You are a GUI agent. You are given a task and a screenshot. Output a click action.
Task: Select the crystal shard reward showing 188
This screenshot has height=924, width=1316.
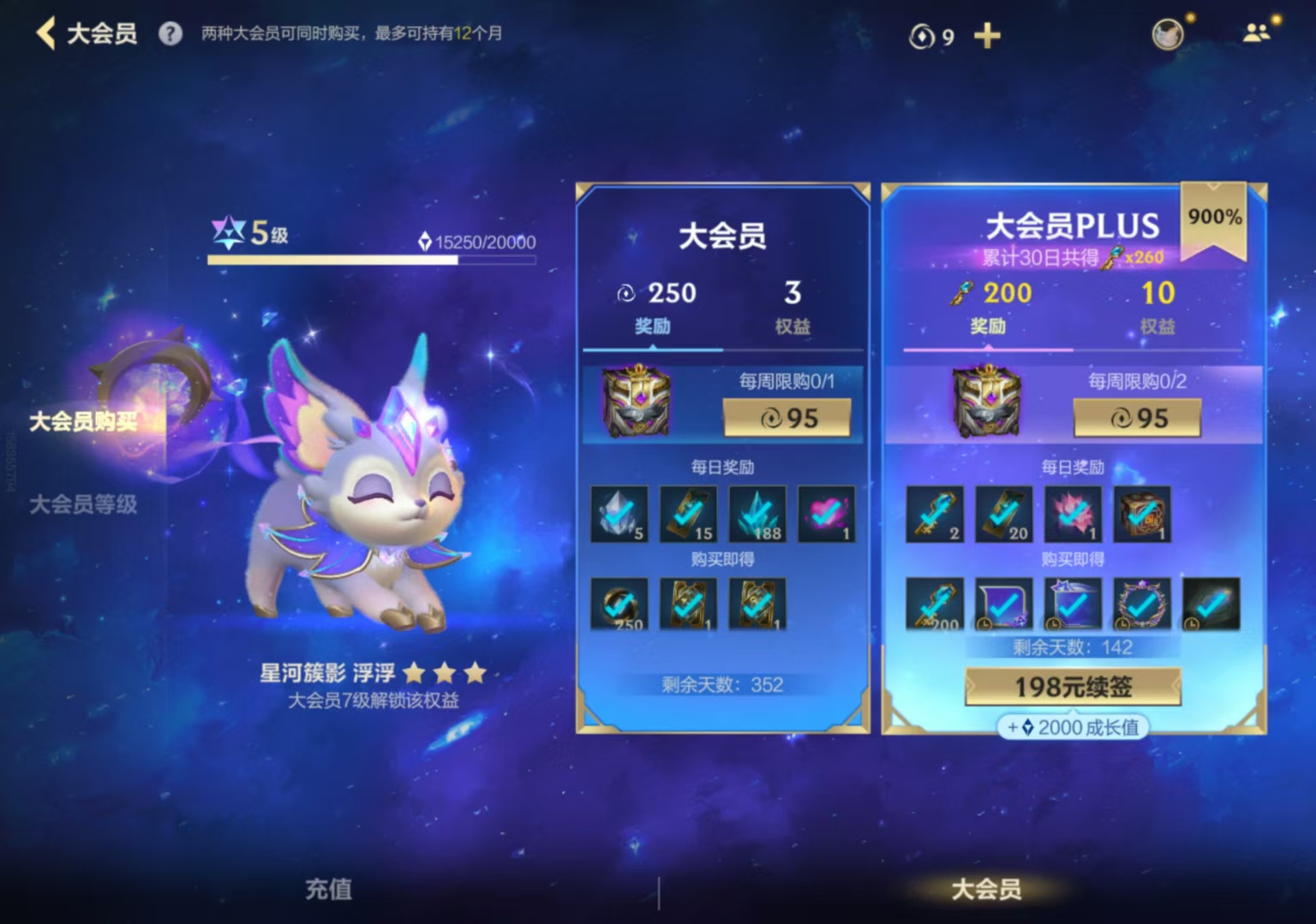(757, 514)
